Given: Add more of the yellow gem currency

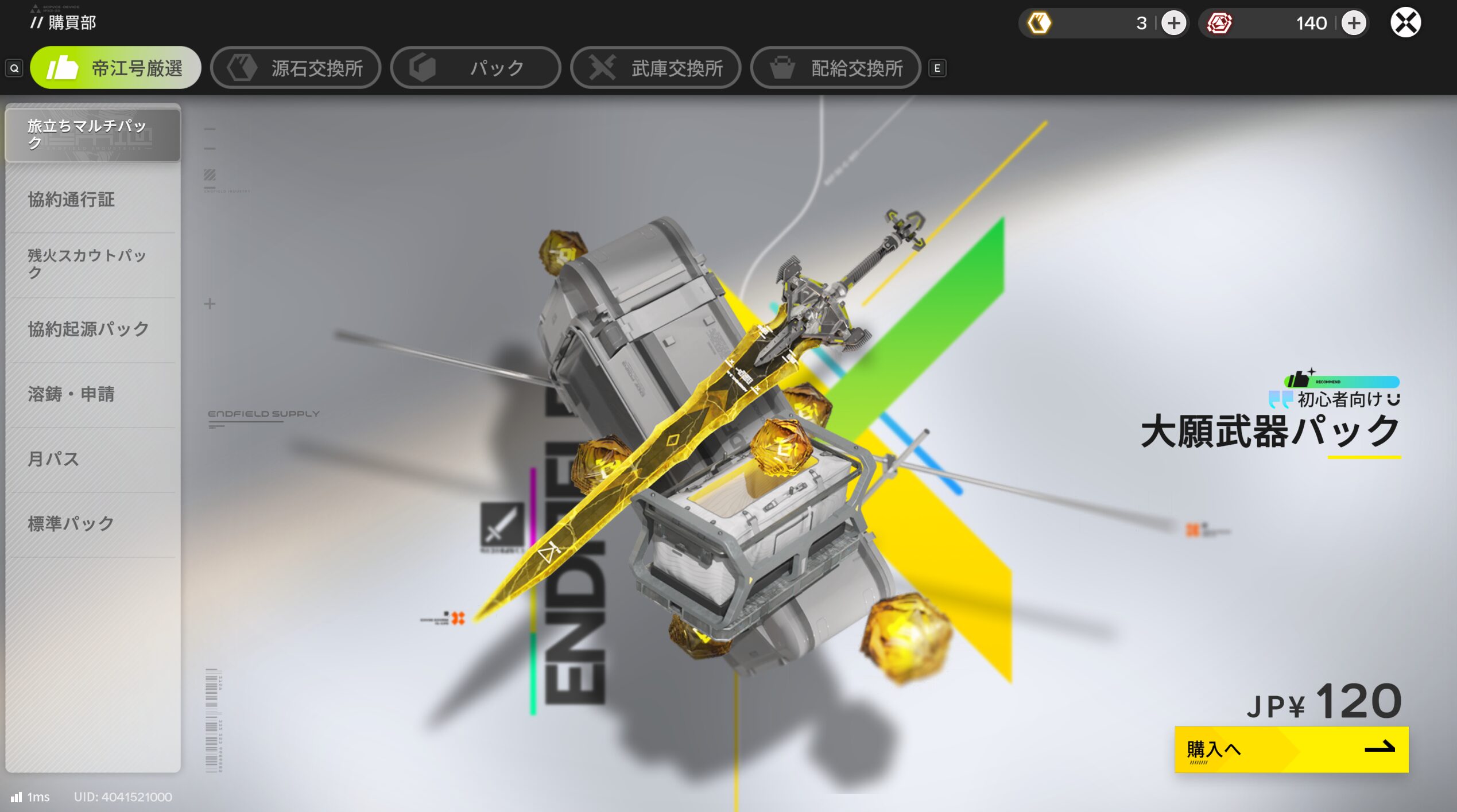Looking at the screenshot, I should (x=1173, y=24).
